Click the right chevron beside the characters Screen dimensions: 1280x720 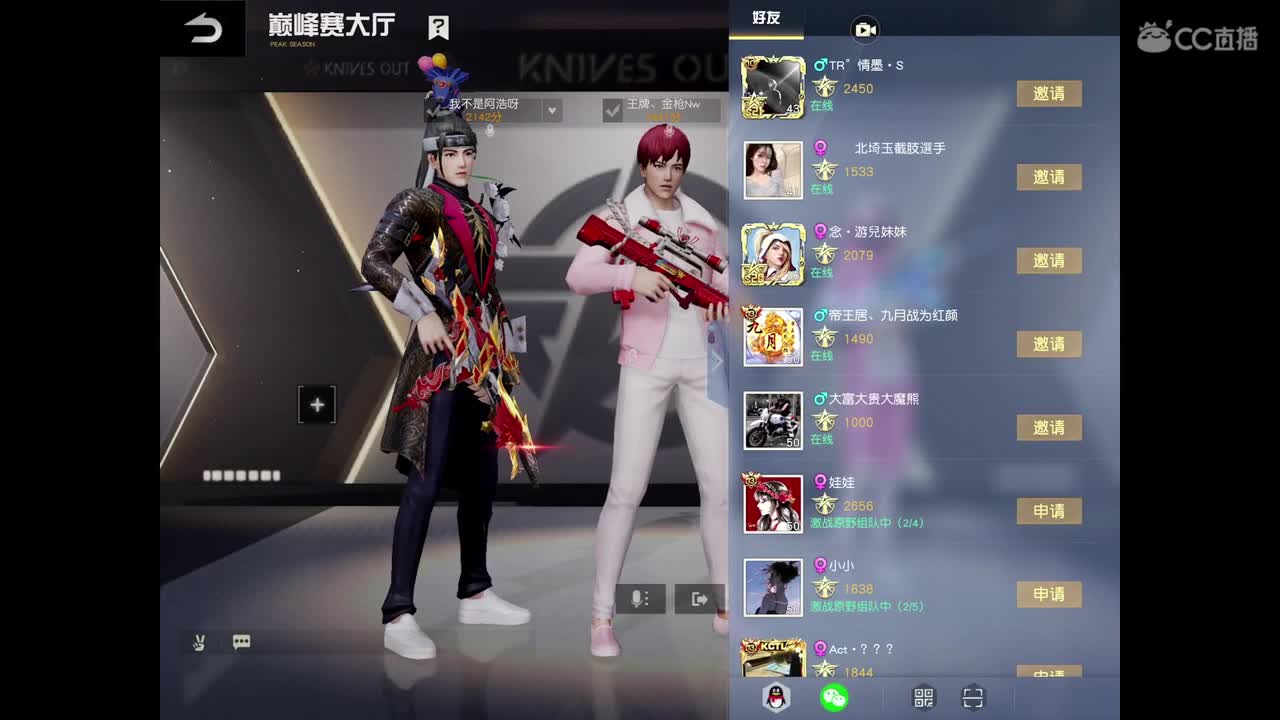[x=716, y=360]
